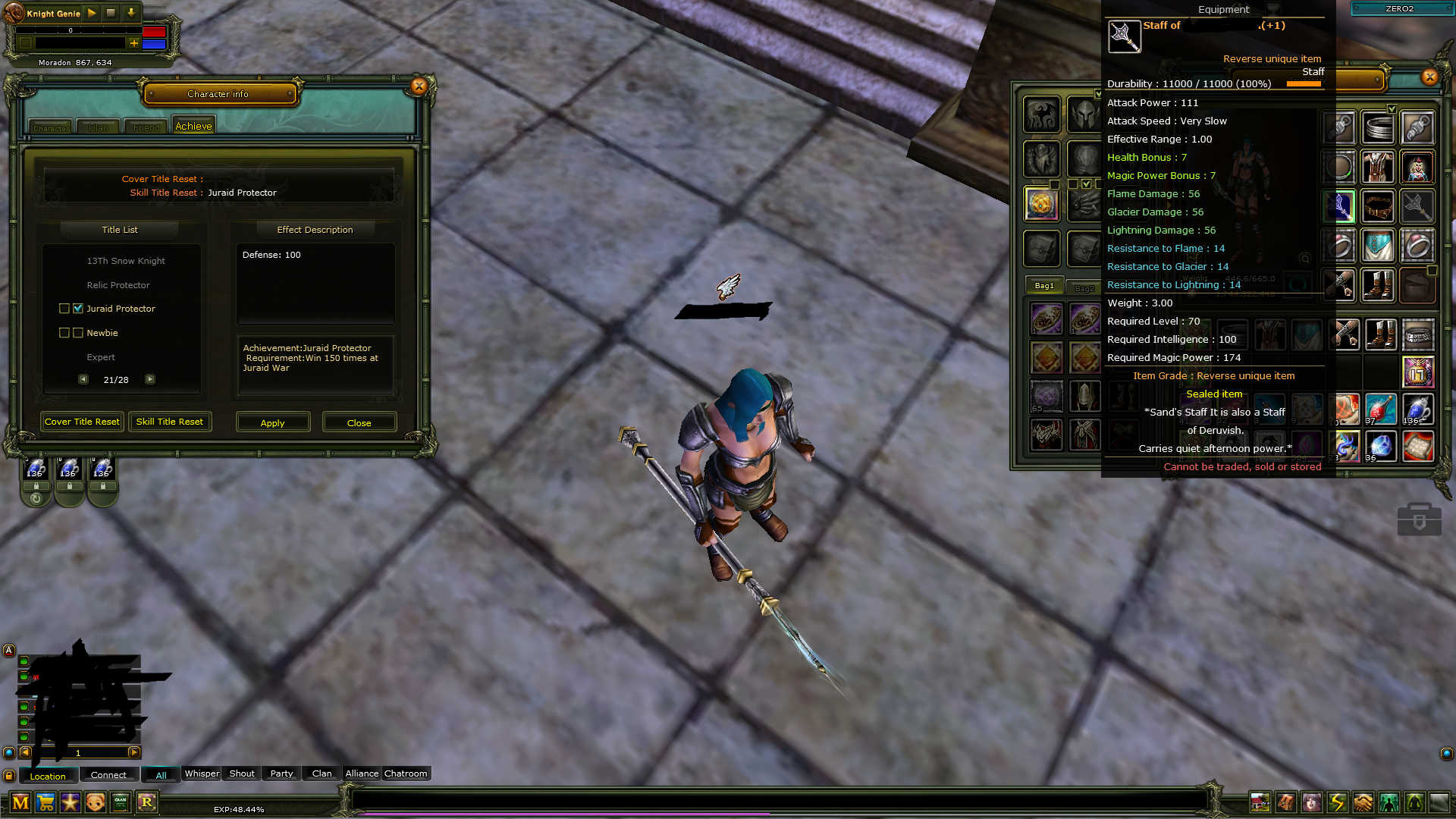Select the Whisper chat tab
Viewport: 1456px width, 819px height.
click(x=201, y=773)
